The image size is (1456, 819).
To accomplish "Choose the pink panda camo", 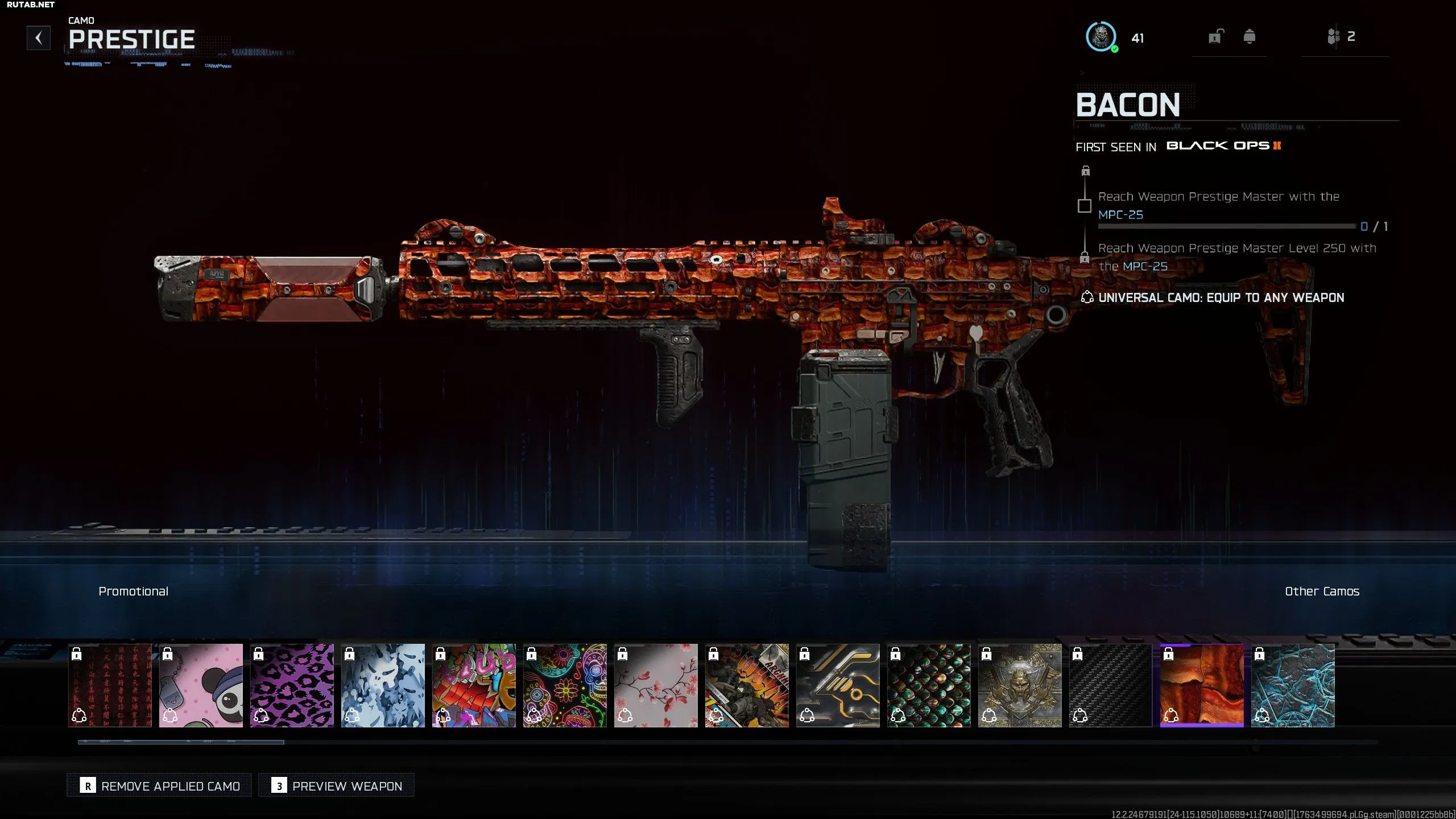I will pyautogui.click(x=201, y=685).
